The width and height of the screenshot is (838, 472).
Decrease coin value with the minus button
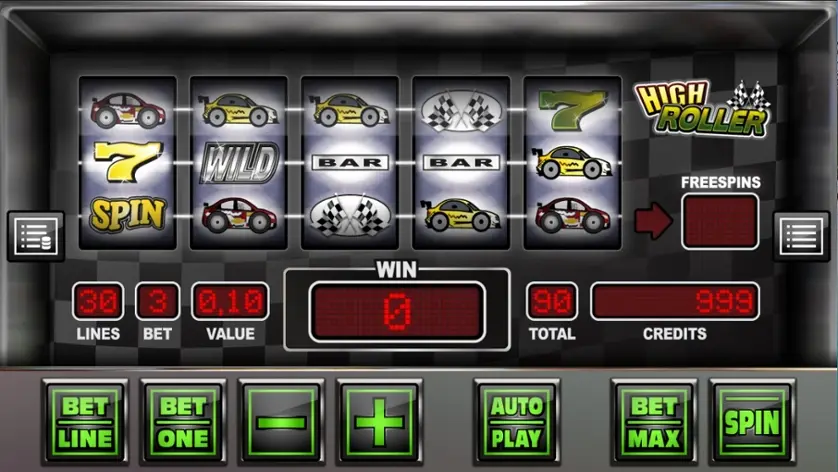[281, 421]
